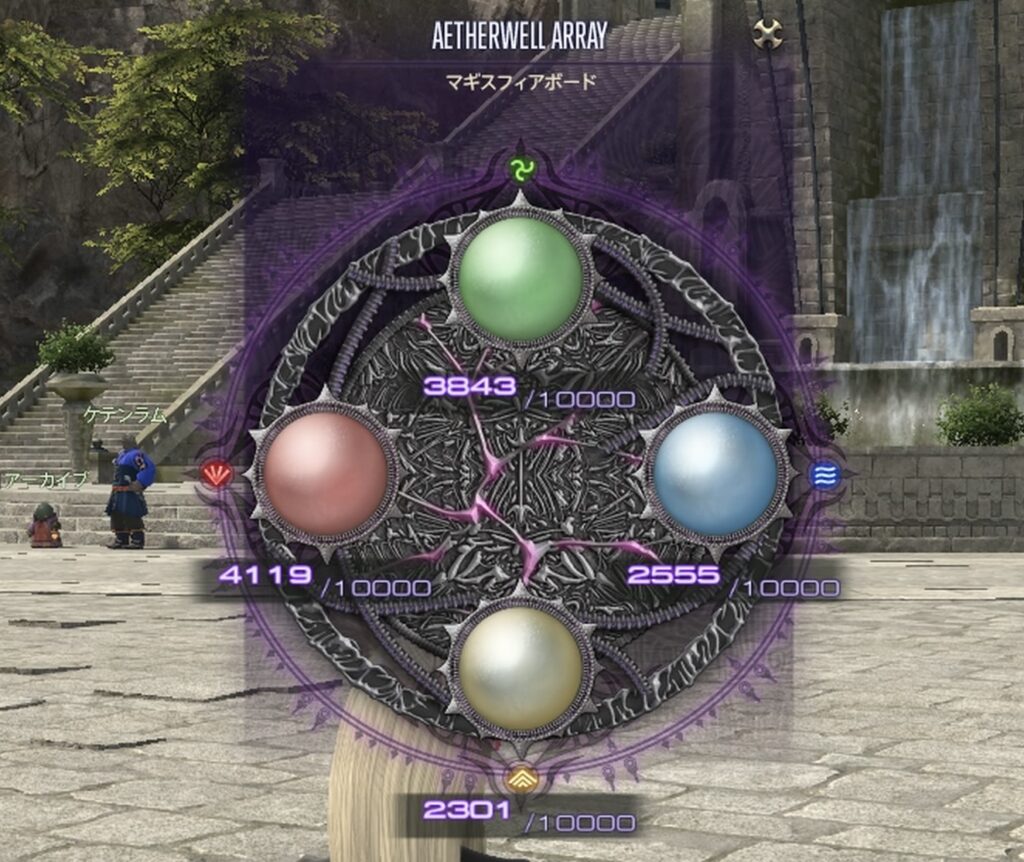Close the Aetherwell Array window

pyautogui.click(x=767, y=35)
